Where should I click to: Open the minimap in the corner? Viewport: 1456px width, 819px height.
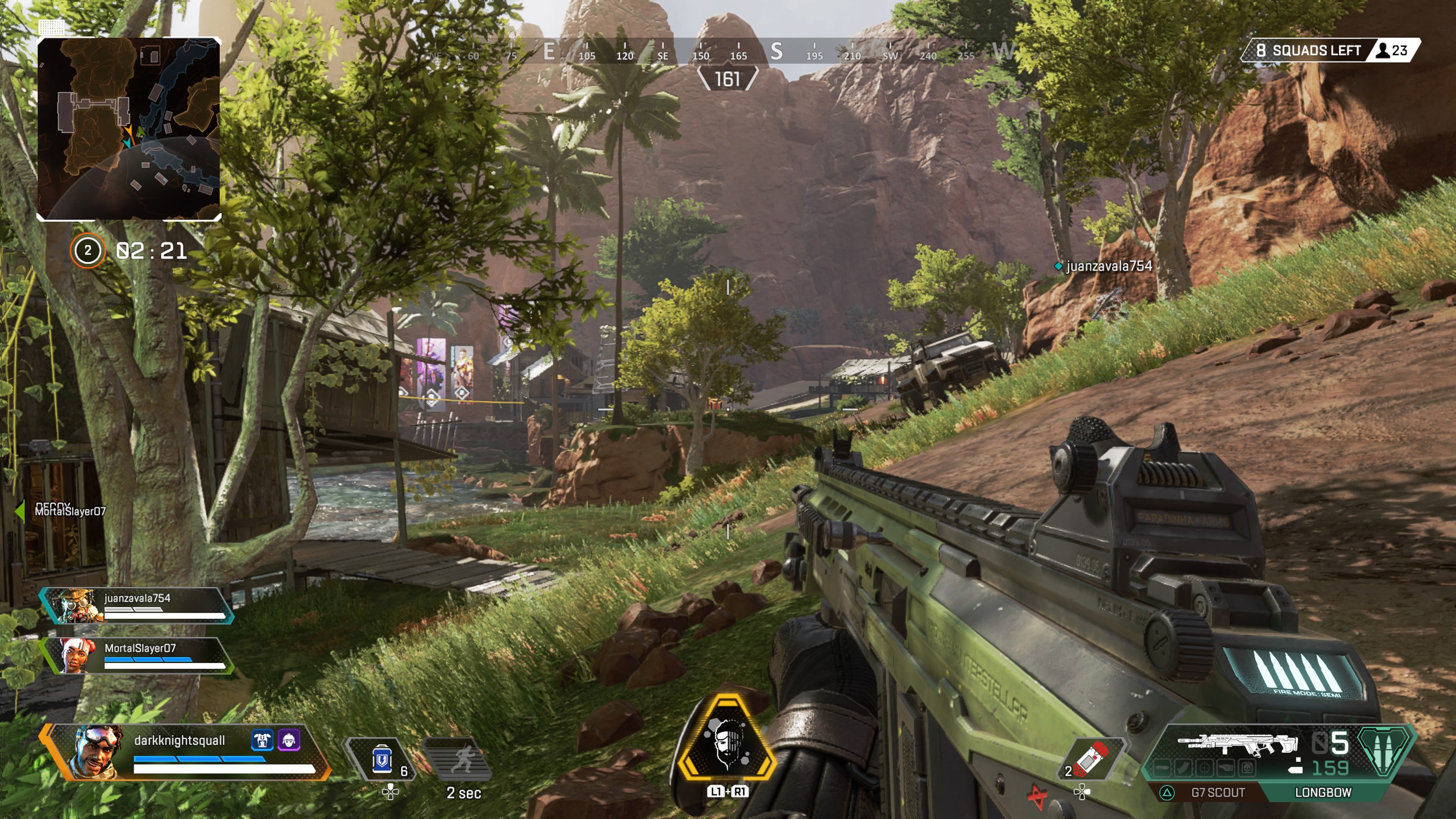pyautogui.click(x=129, y=129)
